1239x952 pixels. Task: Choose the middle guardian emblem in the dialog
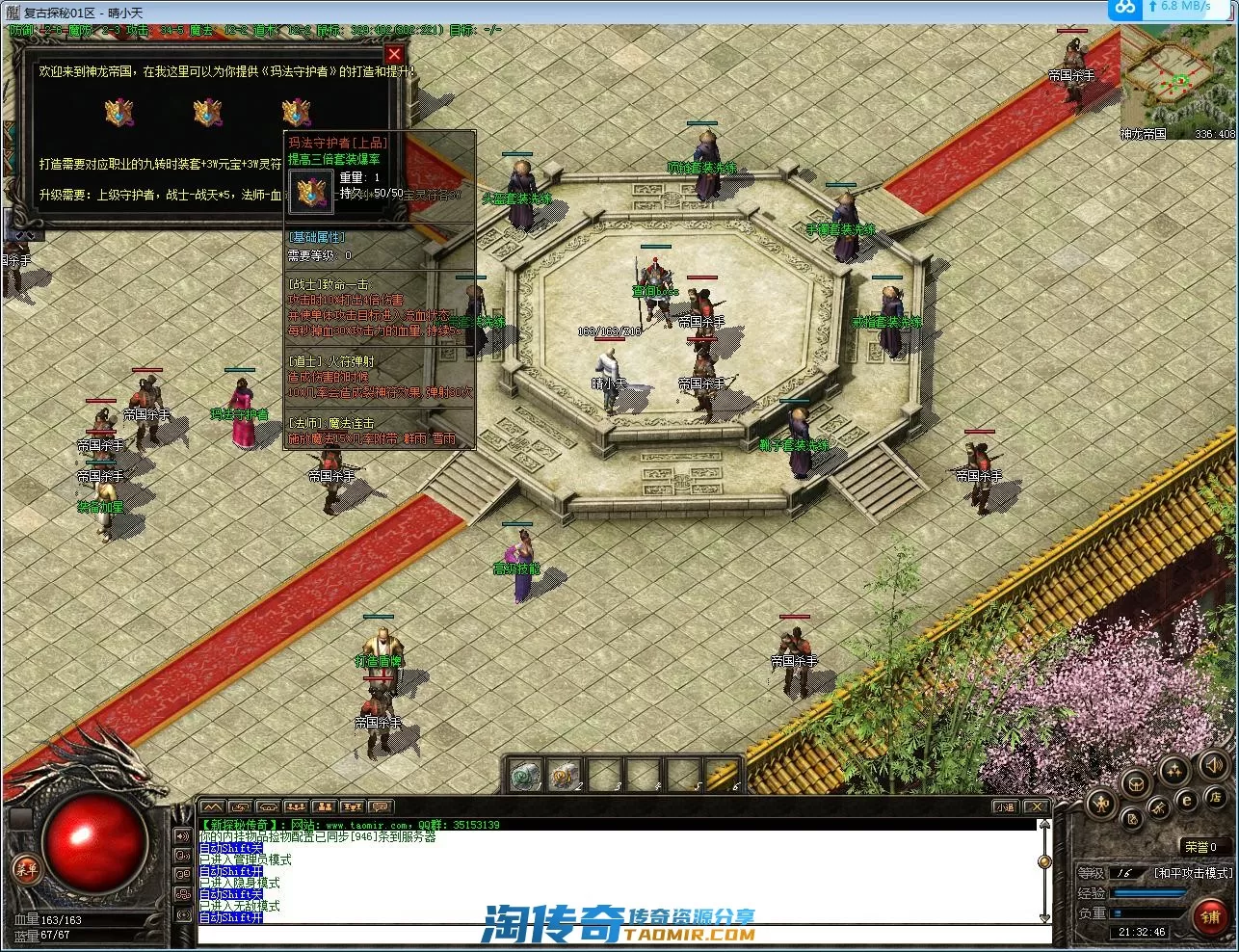coord(207,112)
